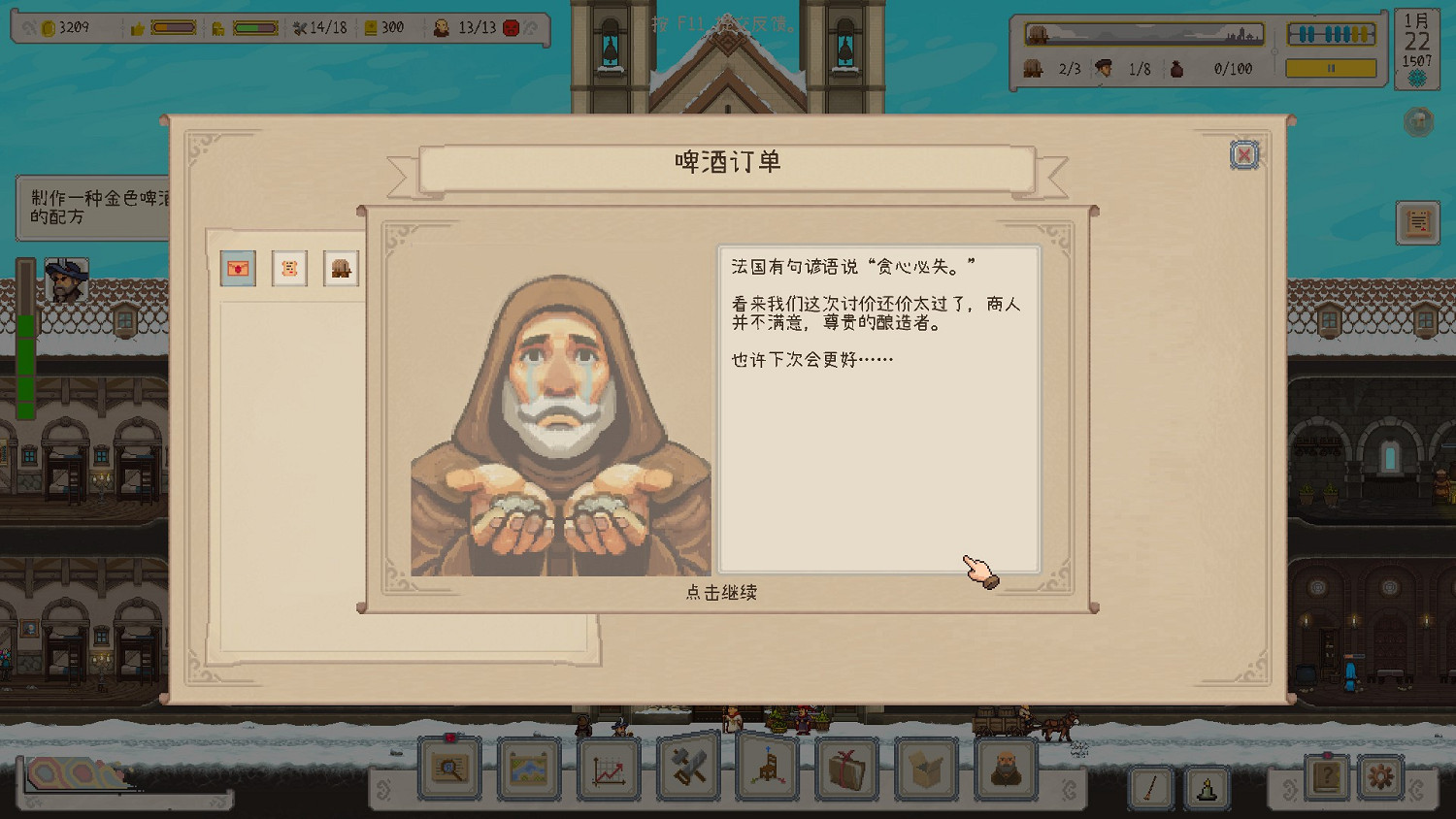The image size is (1456, 819).
Task: Switch to the cart delivery tab
Action: click(x=340, y=269)
